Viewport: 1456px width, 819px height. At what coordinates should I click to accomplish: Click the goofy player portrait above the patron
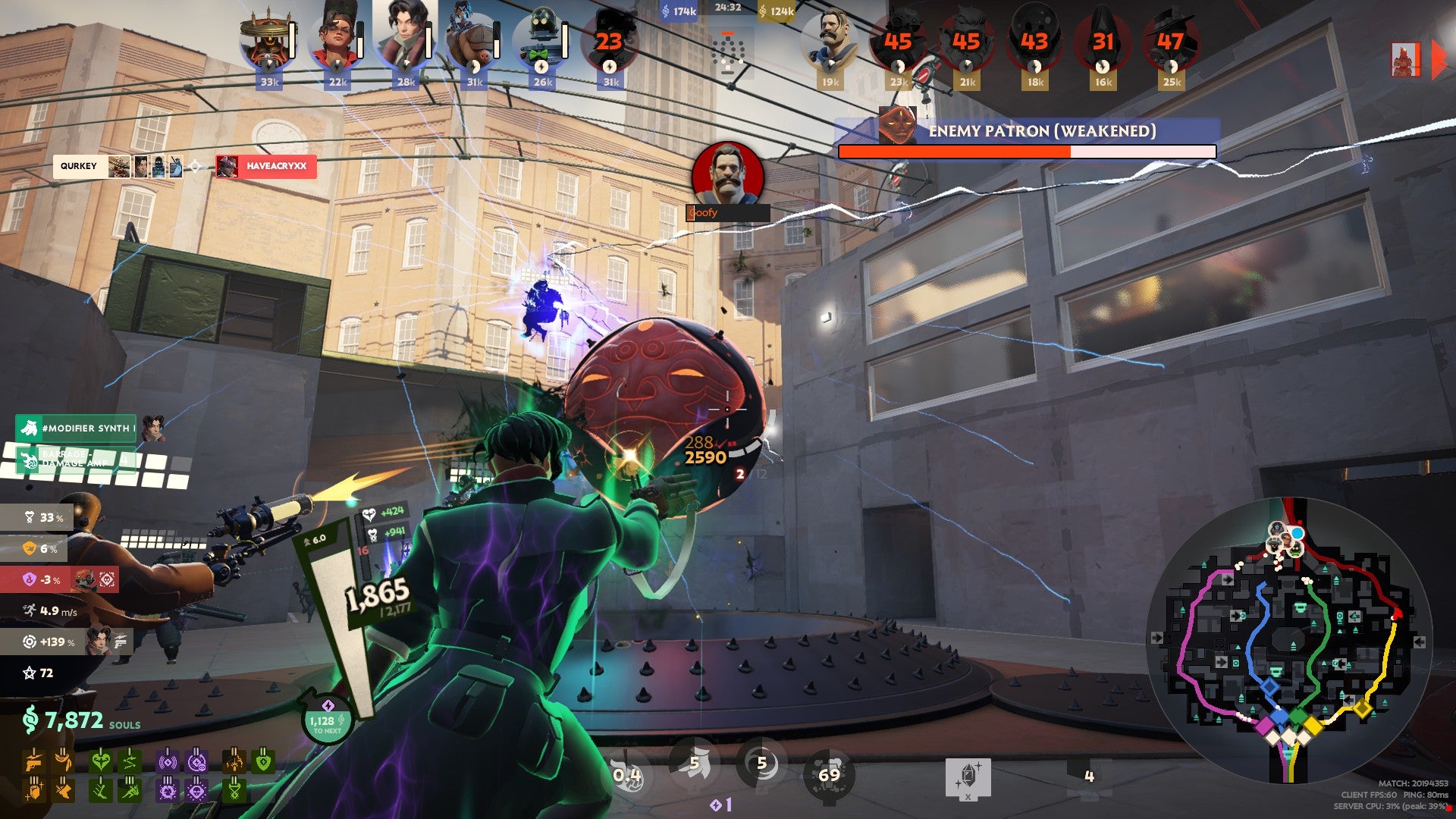pos(727,175)
